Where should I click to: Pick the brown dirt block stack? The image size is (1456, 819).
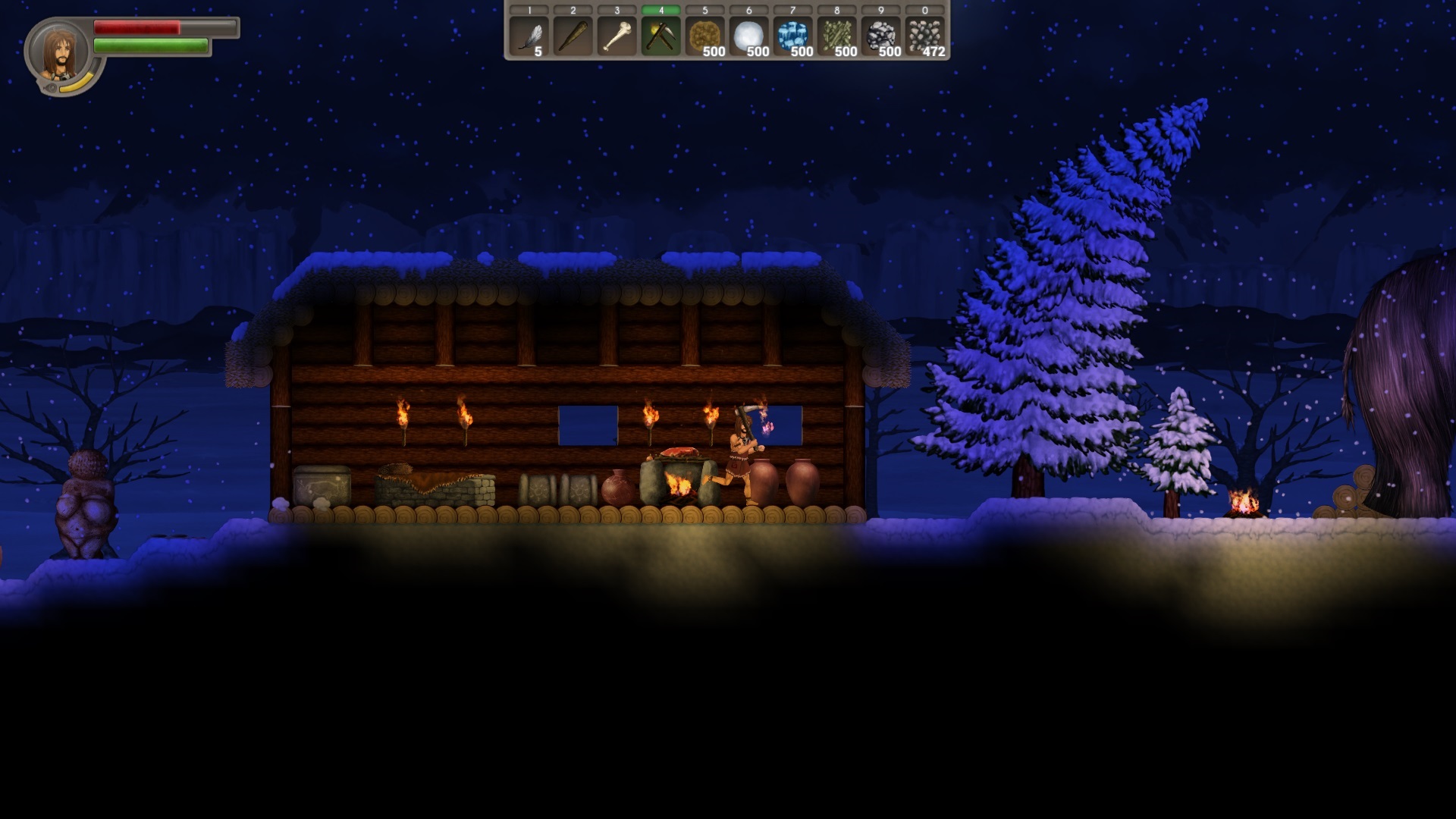704,36
